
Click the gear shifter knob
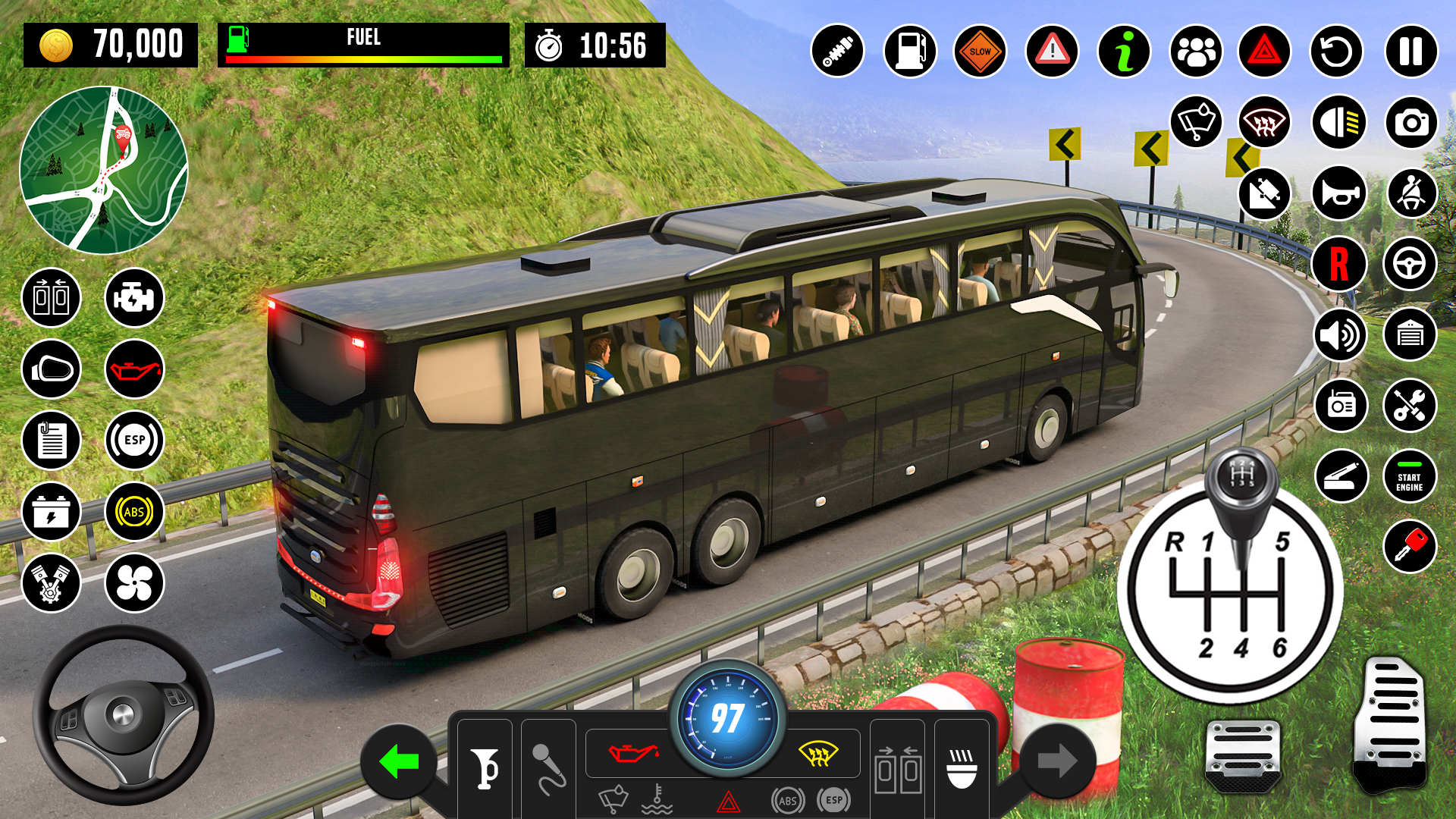pos(1241,478)
